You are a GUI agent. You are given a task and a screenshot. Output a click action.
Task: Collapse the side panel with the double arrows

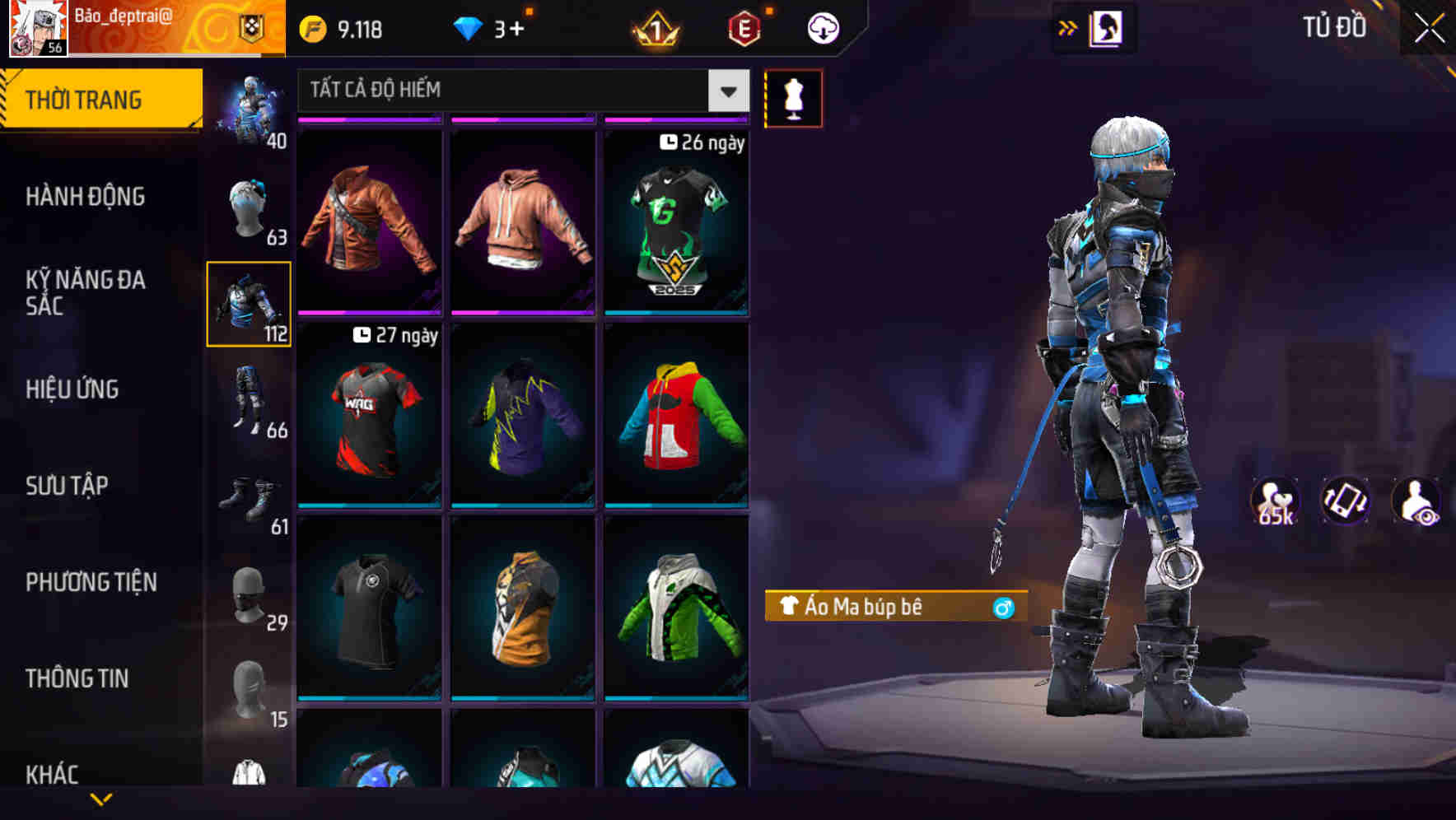(1068, 26)
